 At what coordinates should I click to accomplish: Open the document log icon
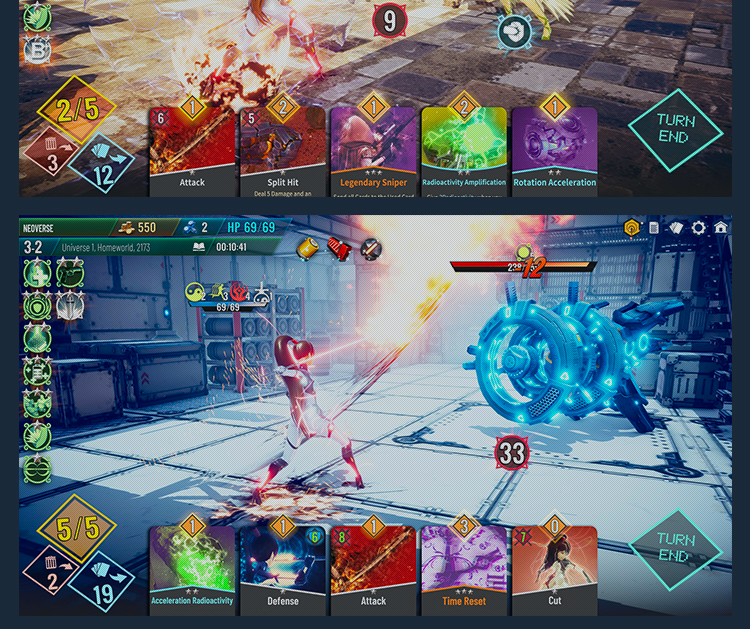click(653, 228)
